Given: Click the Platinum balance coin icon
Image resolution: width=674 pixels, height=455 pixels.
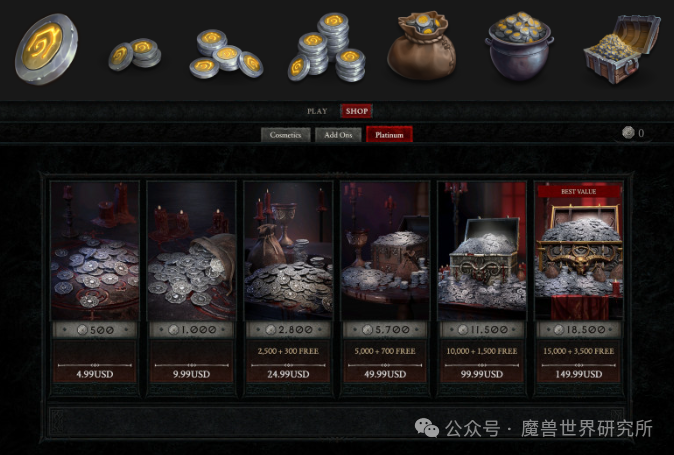Looking at the screenshot, I should point(628,133).
